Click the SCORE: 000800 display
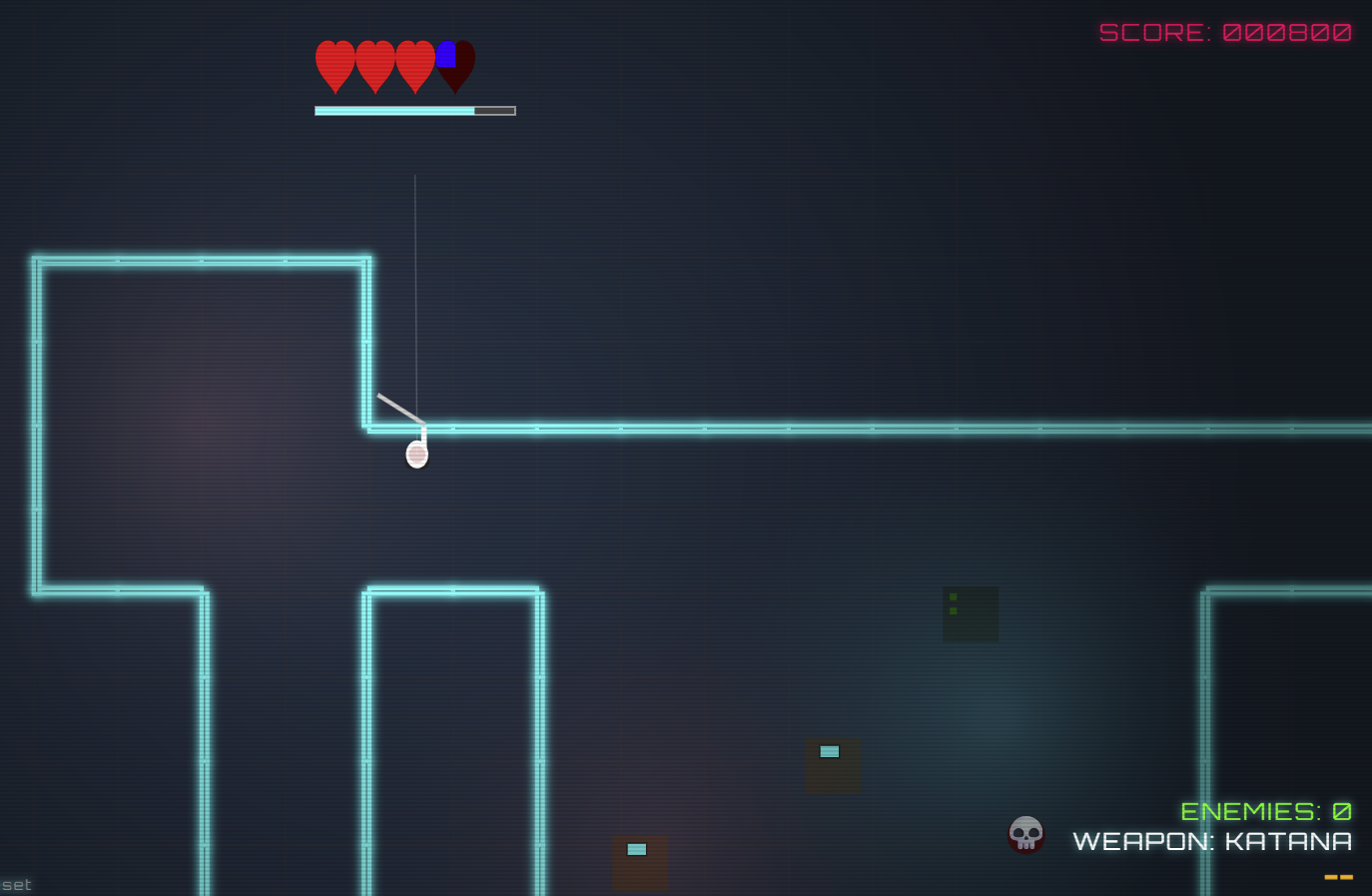 [x=1225, y=32]
